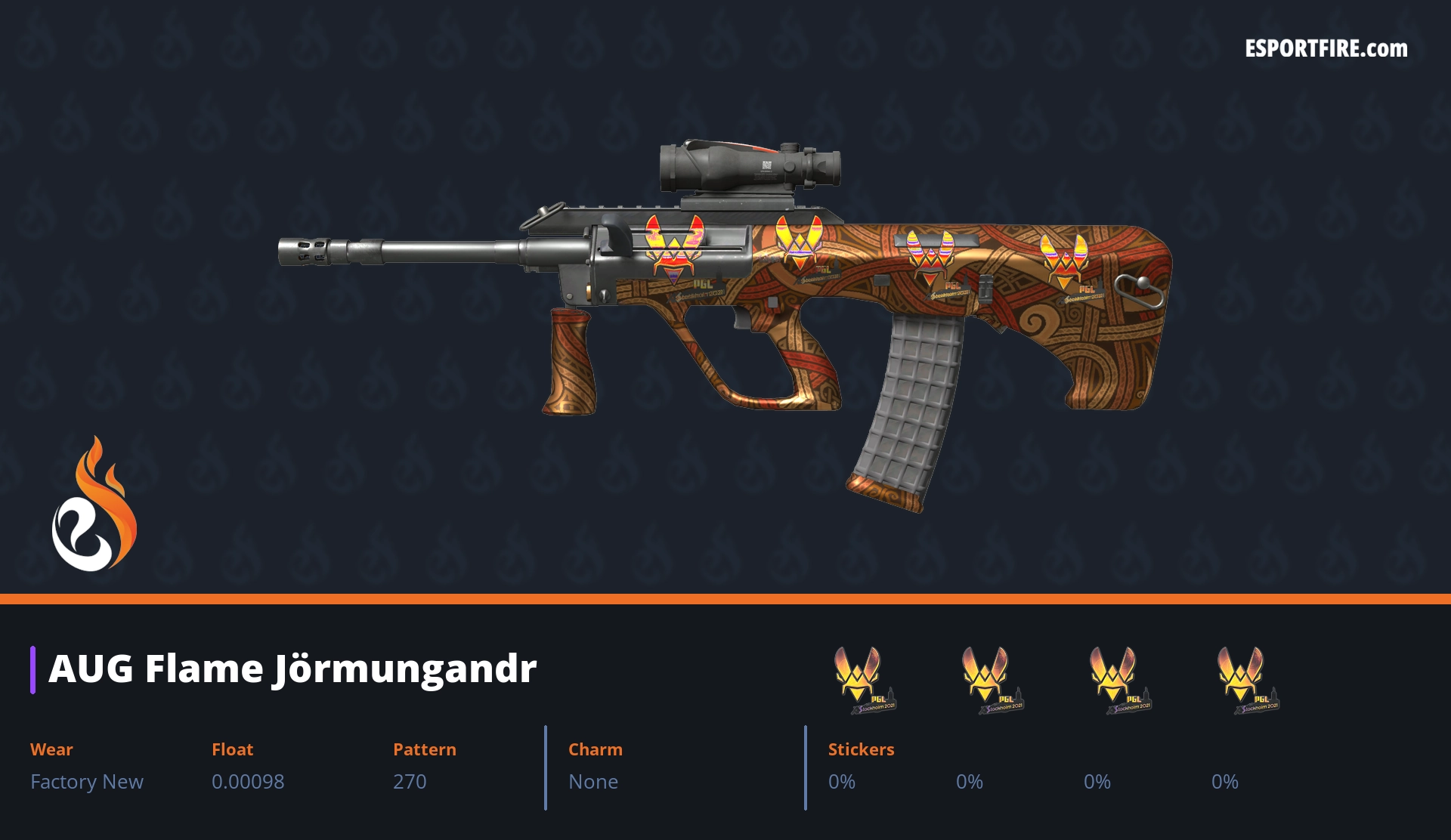Open the ESPORTFIRE.com site link
Image resolution: width=1451 pixels, height=840 pixels.
(x=1326, y=49)
